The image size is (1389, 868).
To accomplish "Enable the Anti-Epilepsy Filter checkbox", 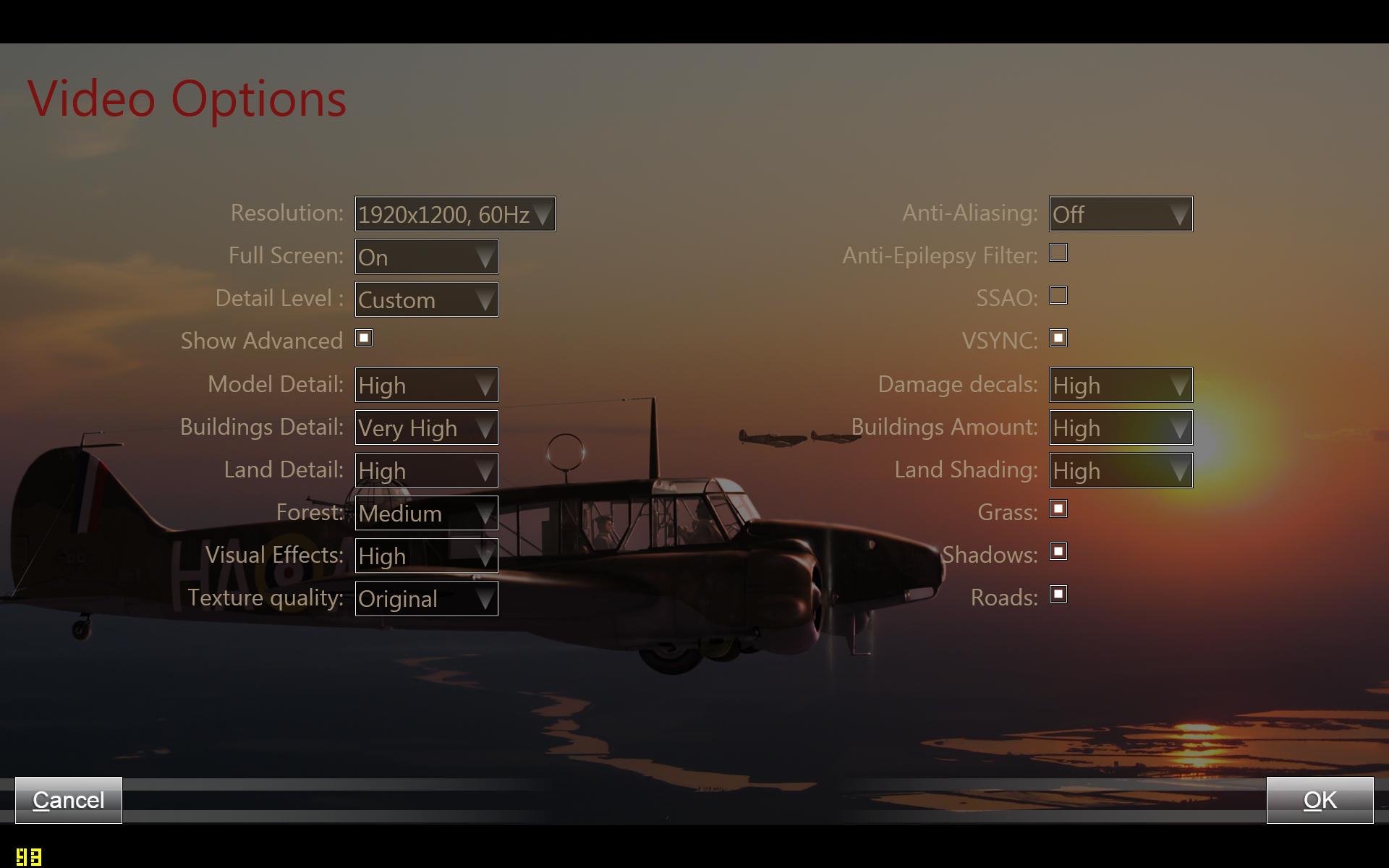I will (1058, 253).
